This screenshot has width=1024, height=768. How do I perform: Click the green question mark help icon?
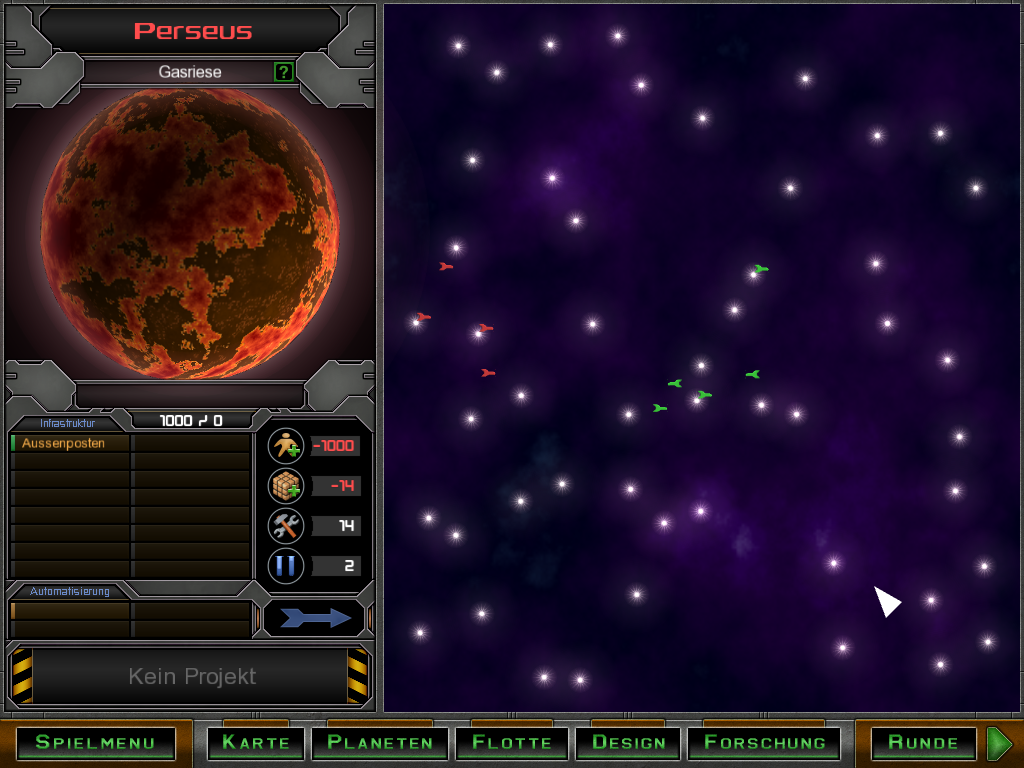click(x=284, y=72)
